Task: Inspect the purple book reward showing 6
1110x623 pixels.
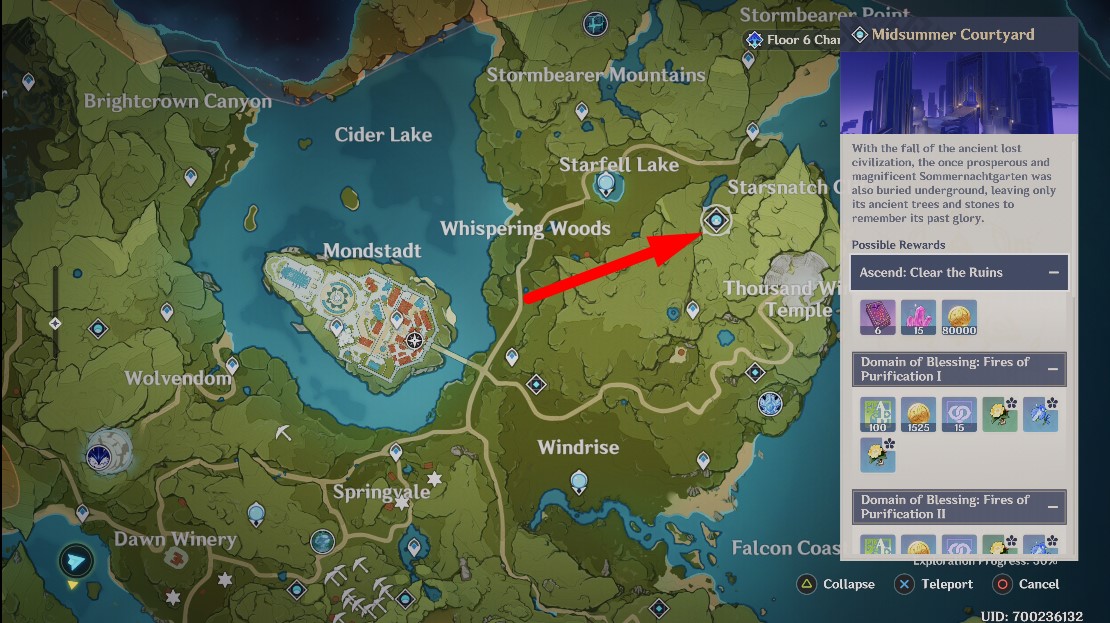Action: click(877, 317)
